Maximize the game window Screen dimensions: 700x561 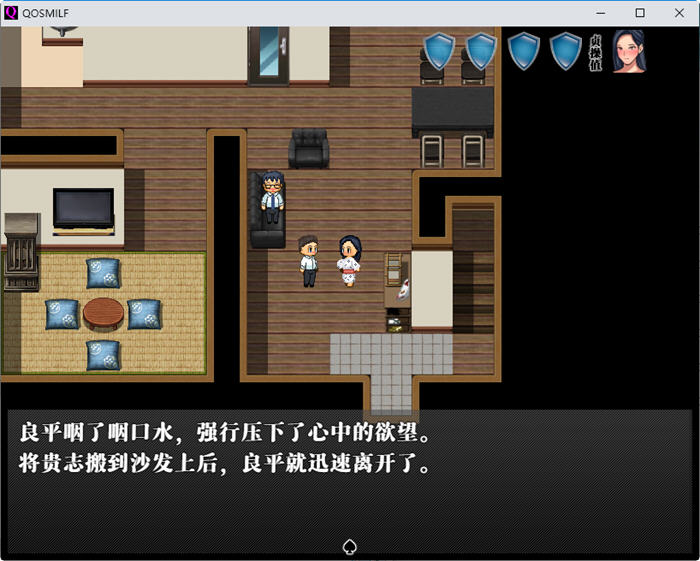(640, 13)
